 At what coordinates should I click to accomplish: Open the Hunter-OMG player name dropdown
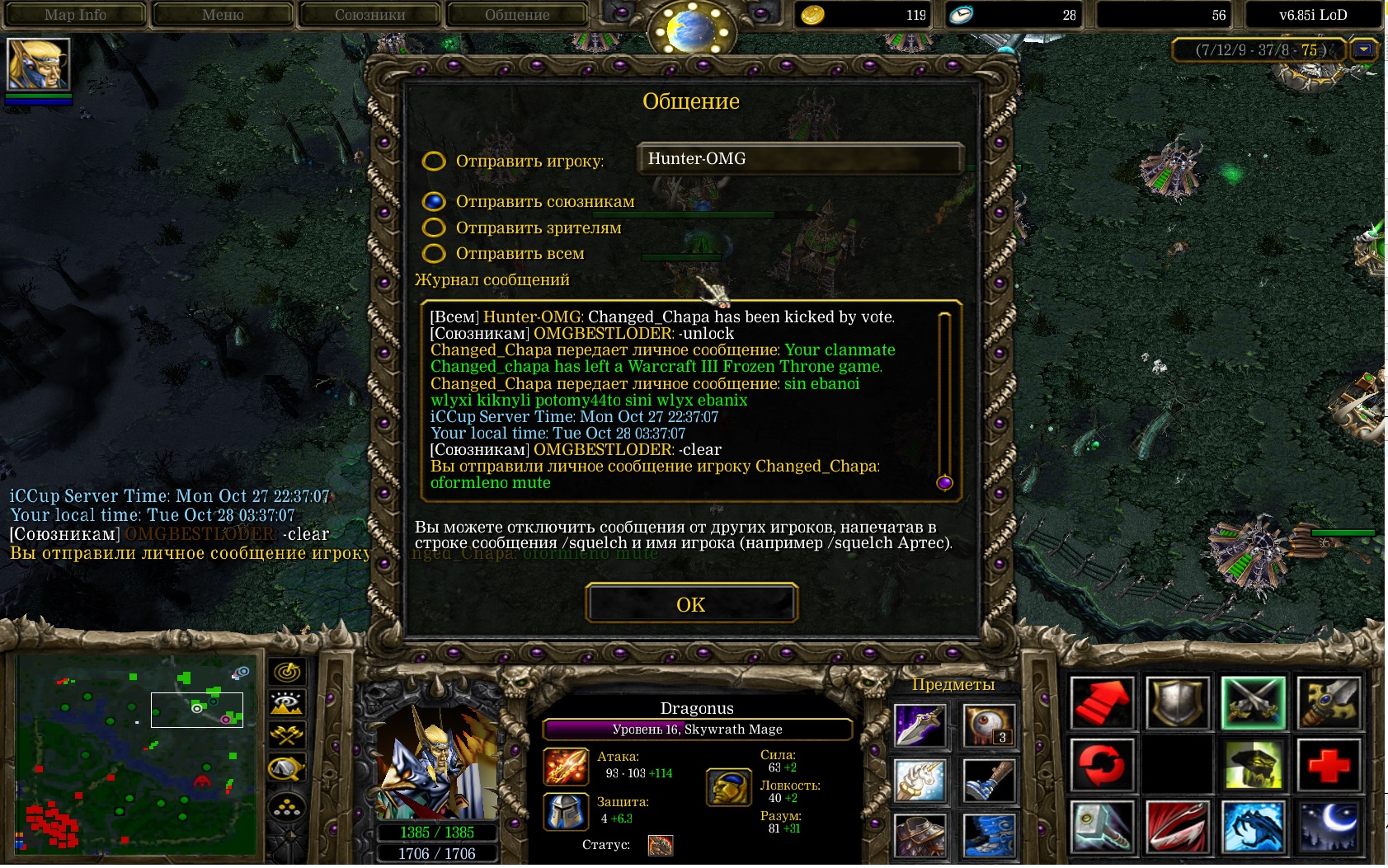800,158
